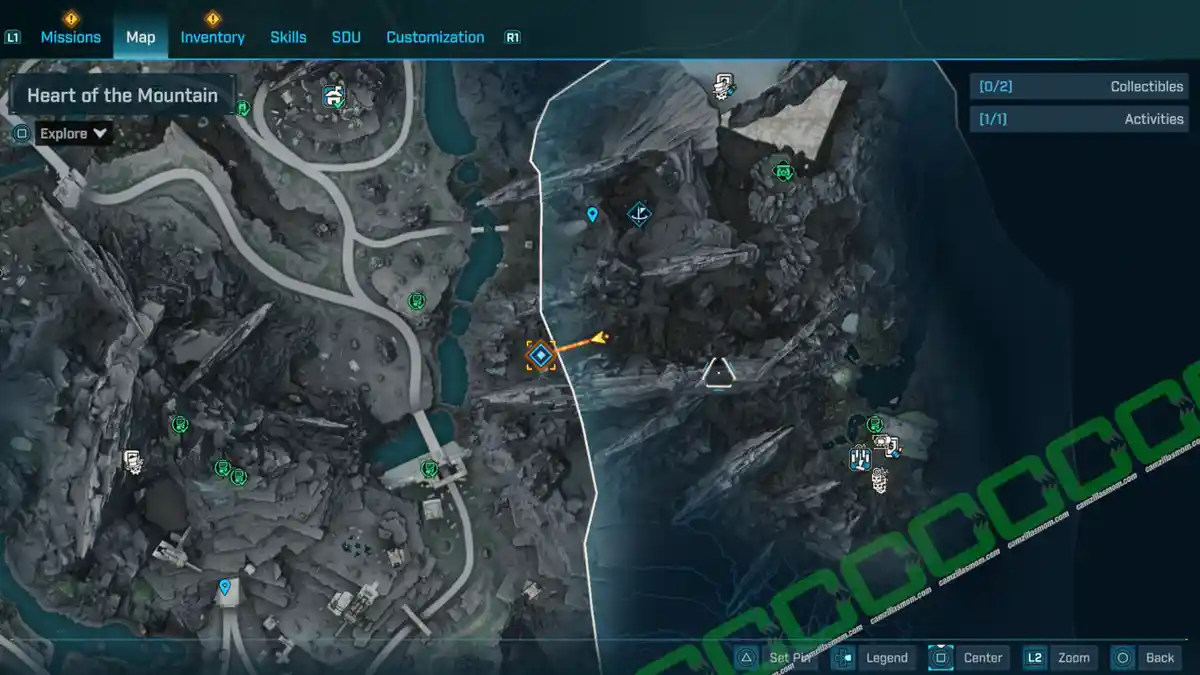Viewport: 1200px width, 675px height.
Task: Go Back from the map
Action: pyautogui.click(x=1146, y=657)
